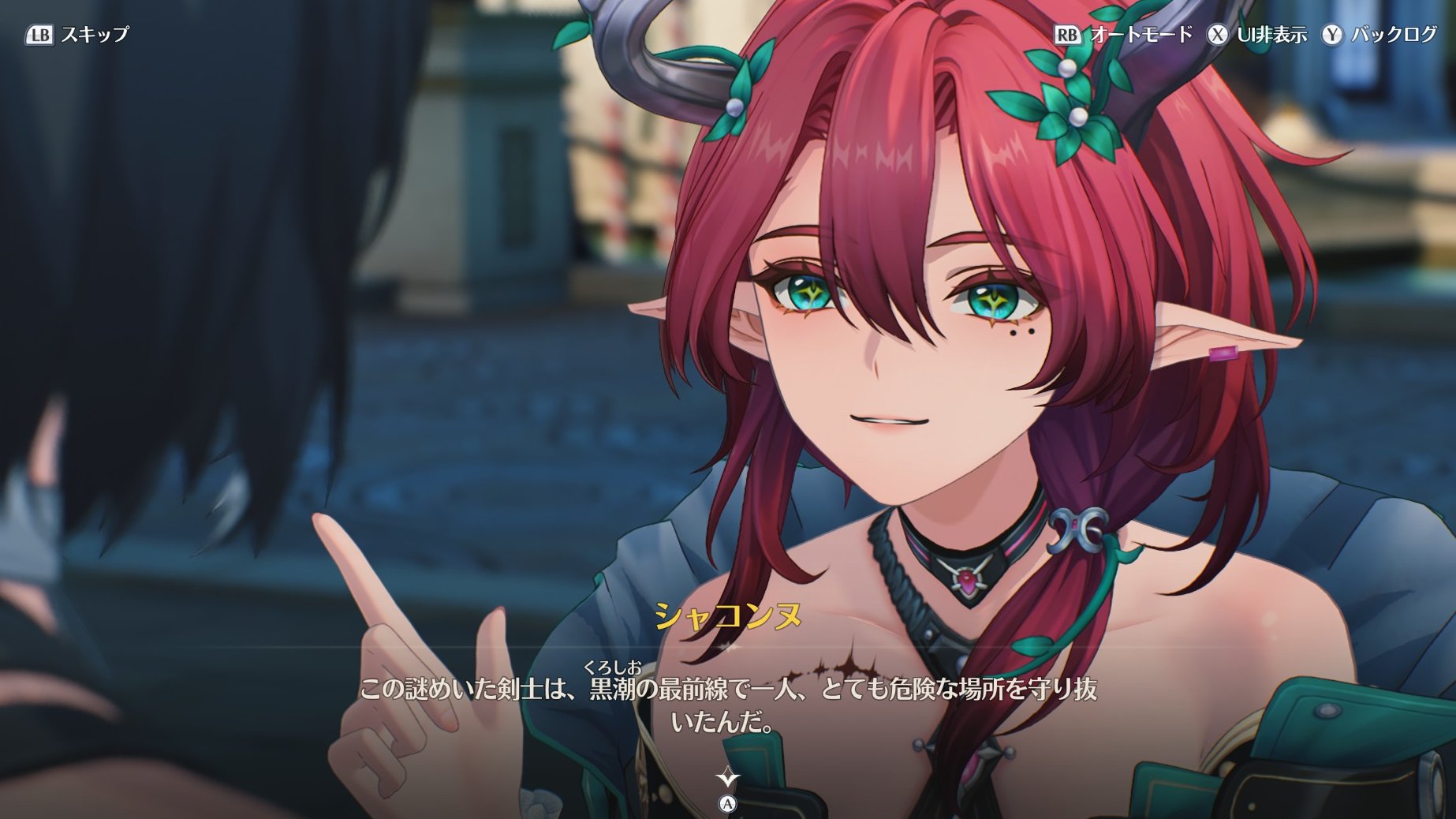Advance the dialogue via the star continue marker
The image size is (1456, 819).
(x=727, y=779)
